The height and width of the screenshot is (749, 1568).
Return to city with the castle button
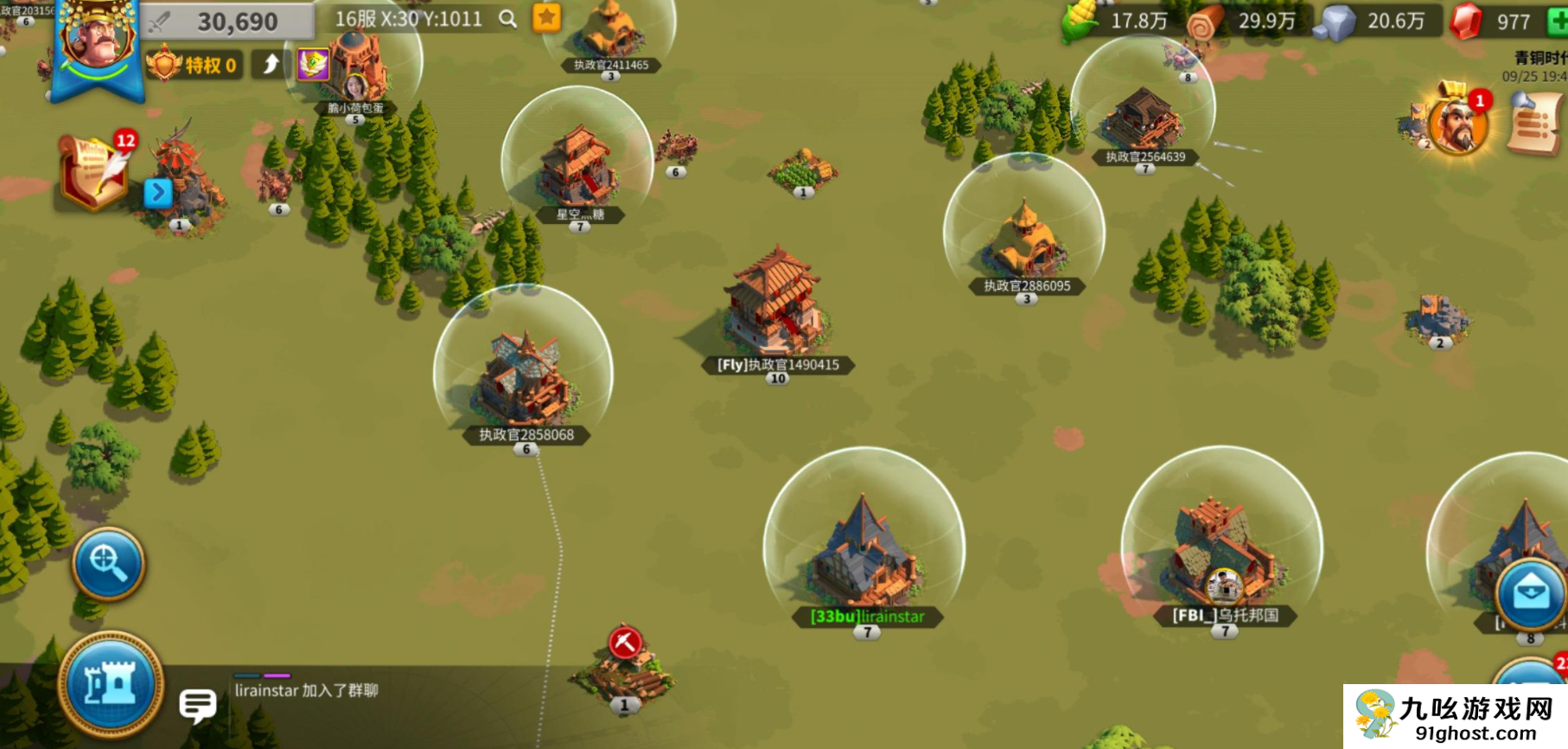pyautogui.click(x=111, y=685)
